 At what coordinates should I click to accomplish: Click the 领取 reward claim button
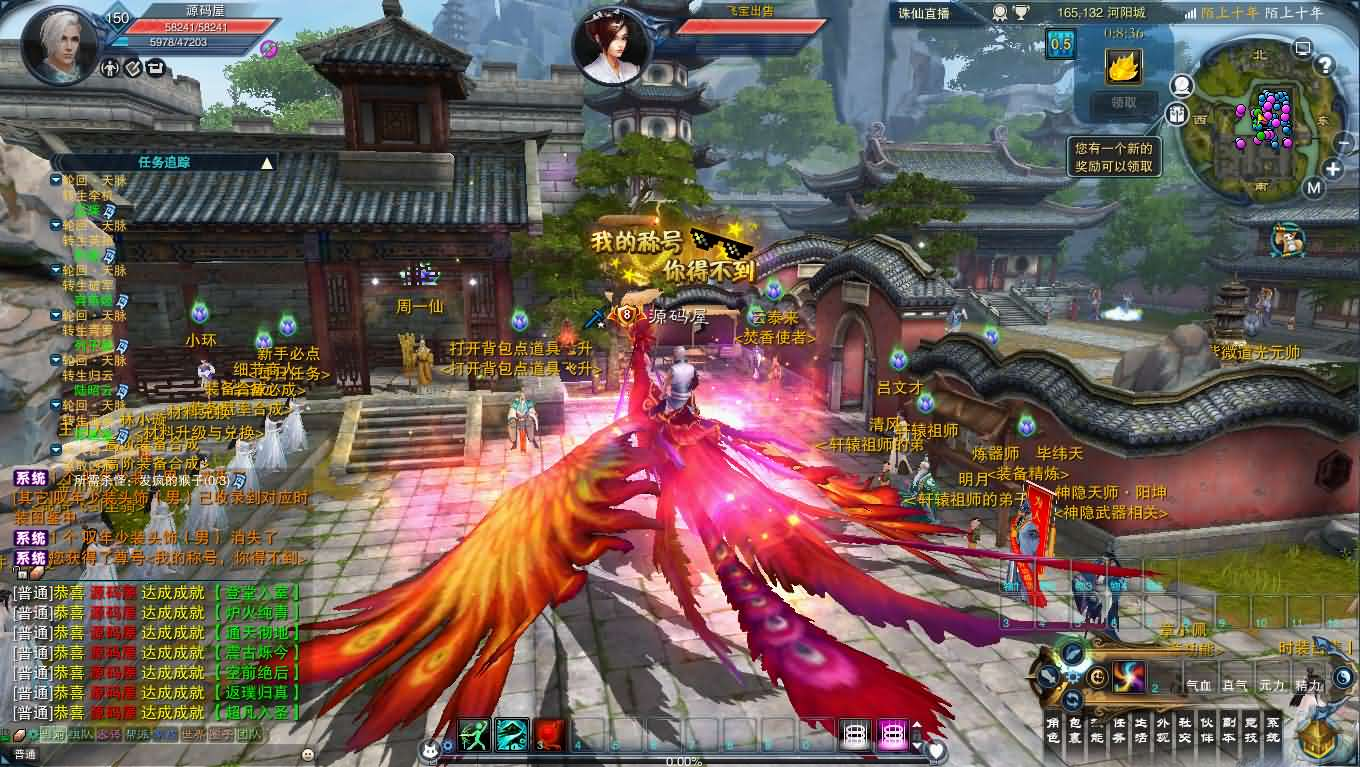[1124, 102]
